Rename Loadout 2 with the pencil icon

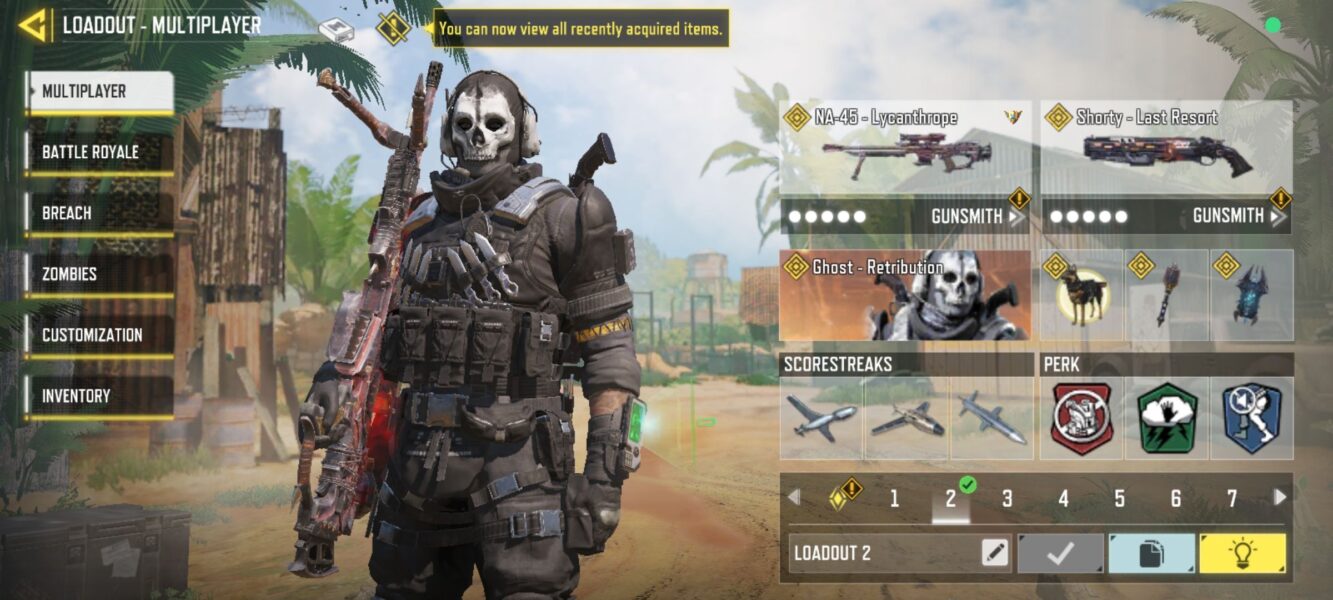[995, 553]
